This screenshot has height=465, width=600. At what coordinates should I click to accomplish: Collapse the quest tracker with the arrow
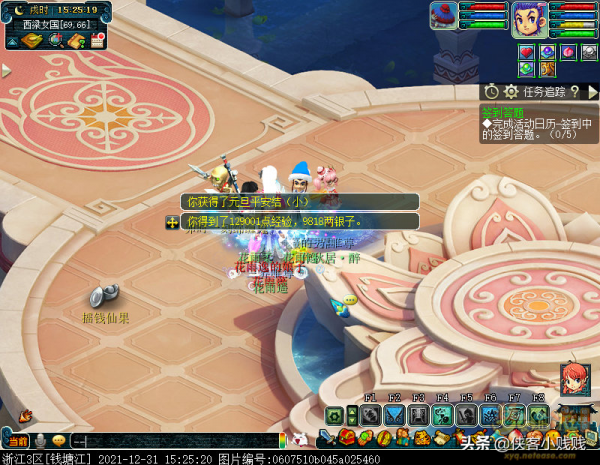click(592, 92)
